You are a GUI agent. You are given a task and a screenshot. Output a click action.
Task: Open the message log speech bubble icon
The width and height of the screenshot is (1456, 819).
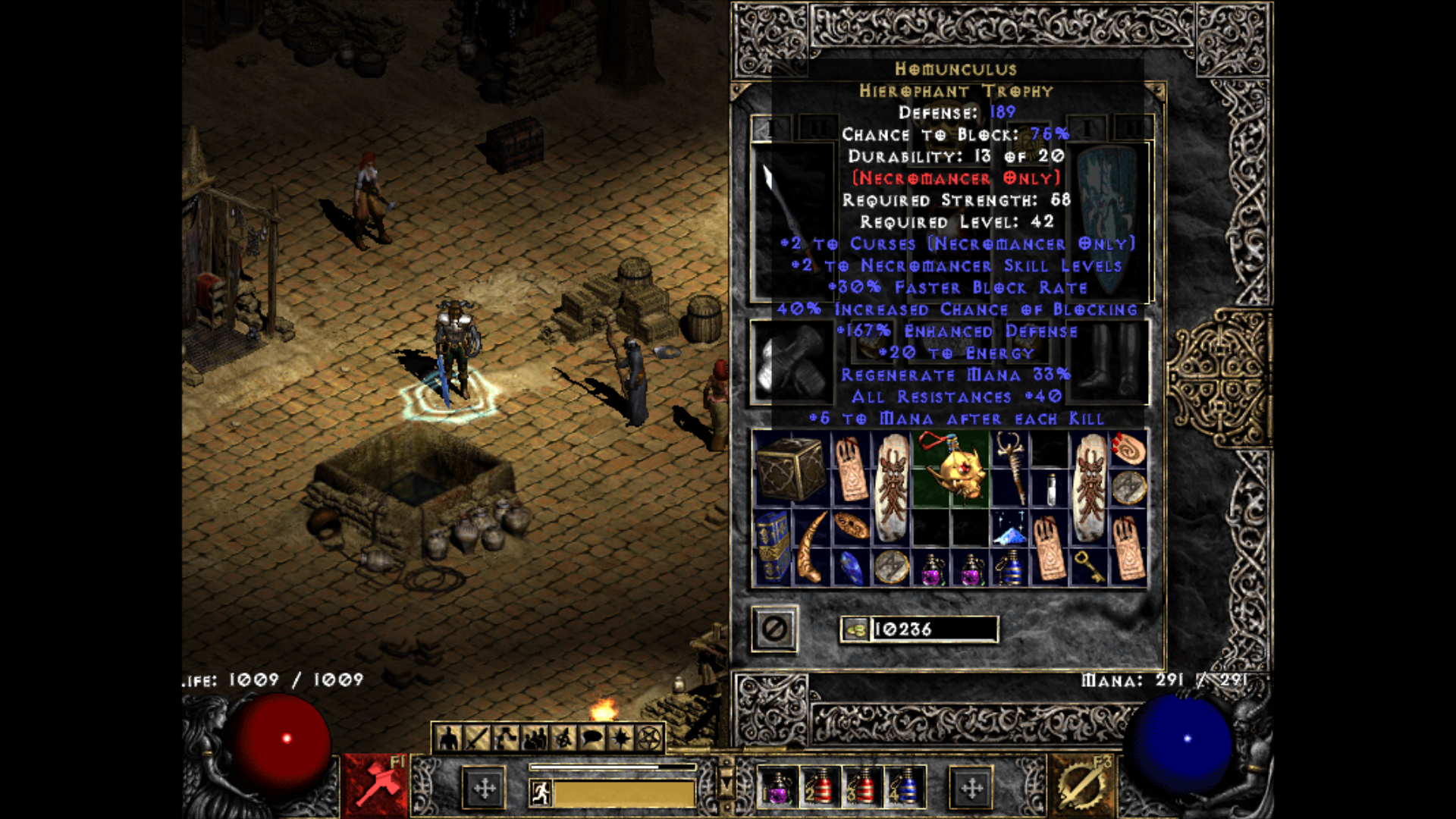click(x=591, y=738)
